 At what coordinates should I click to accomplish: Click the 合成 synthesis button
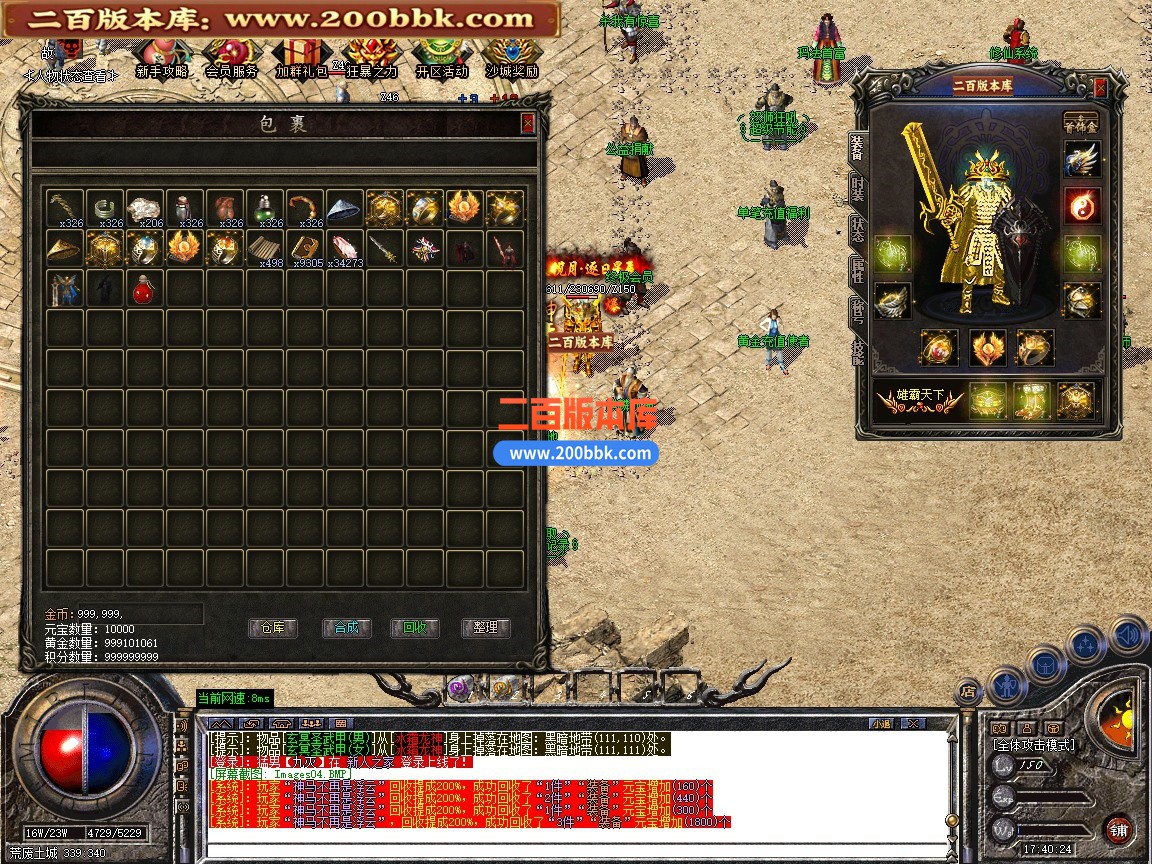click(346, 628)
